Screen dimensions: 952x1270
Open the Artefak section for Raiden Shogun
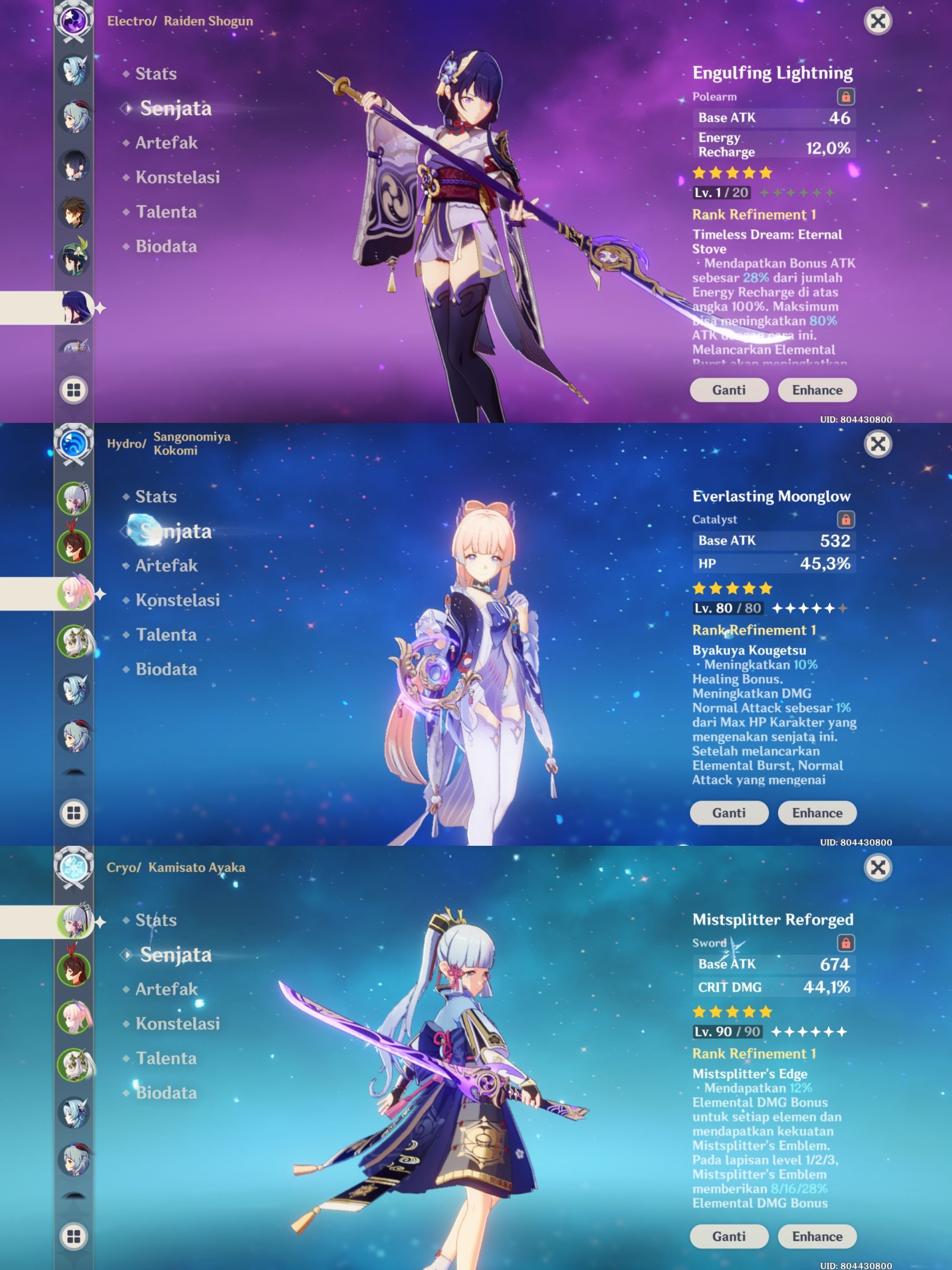pos(167,143)
